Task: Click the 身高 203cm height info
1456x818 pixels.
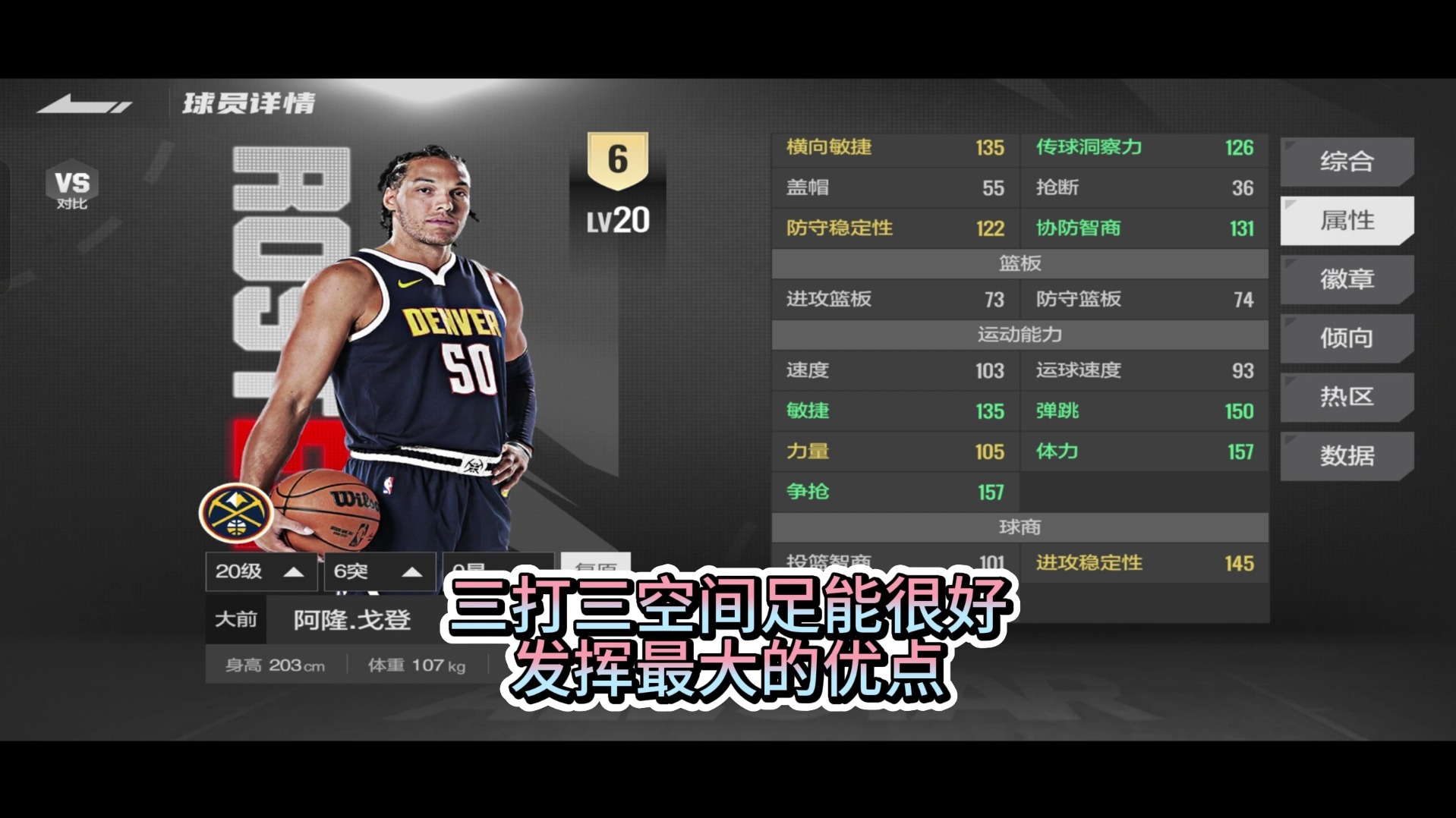Action: pyautogui.click(x=273, y=665)
